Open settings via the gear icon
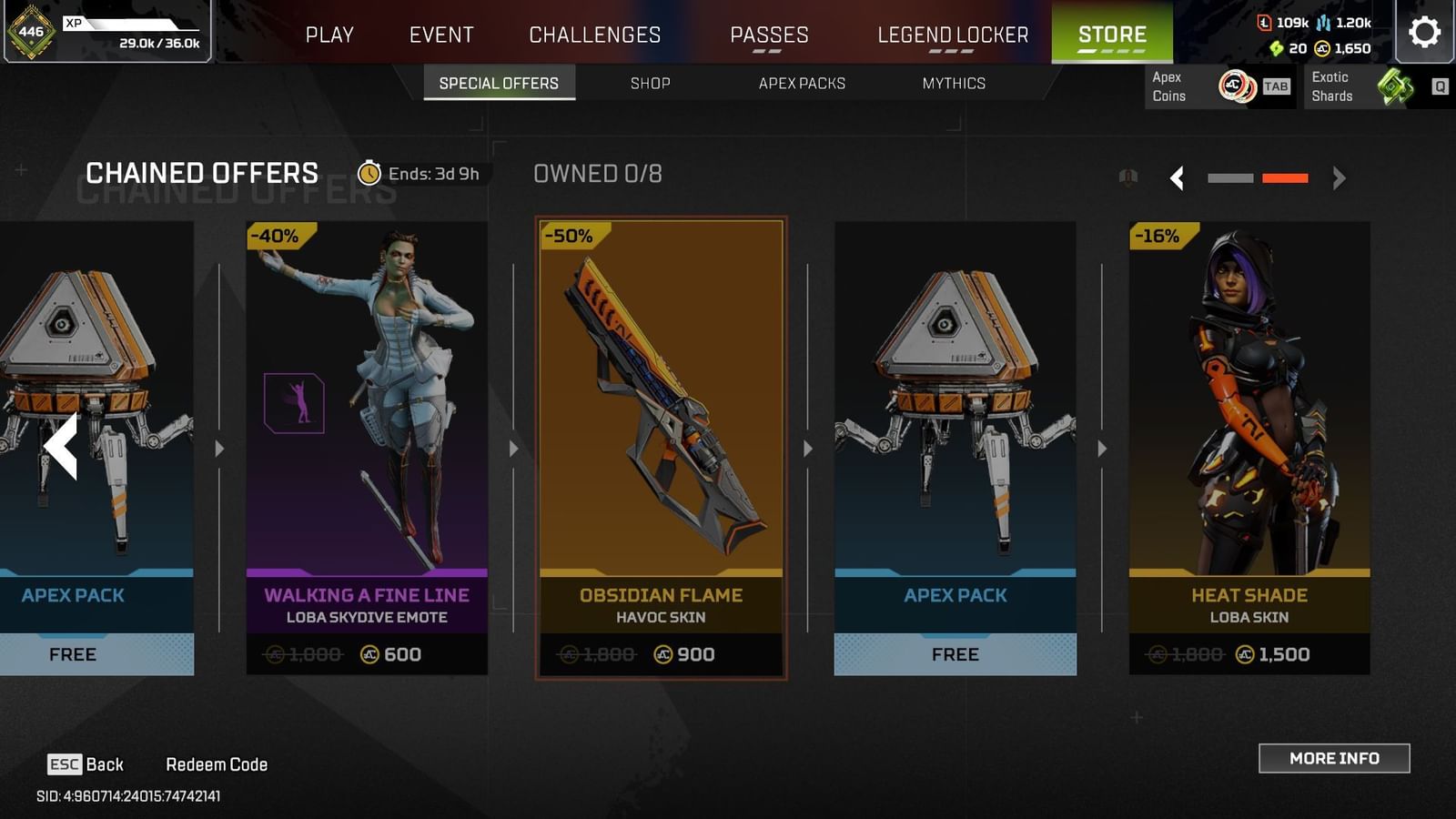 [1422, 29]
